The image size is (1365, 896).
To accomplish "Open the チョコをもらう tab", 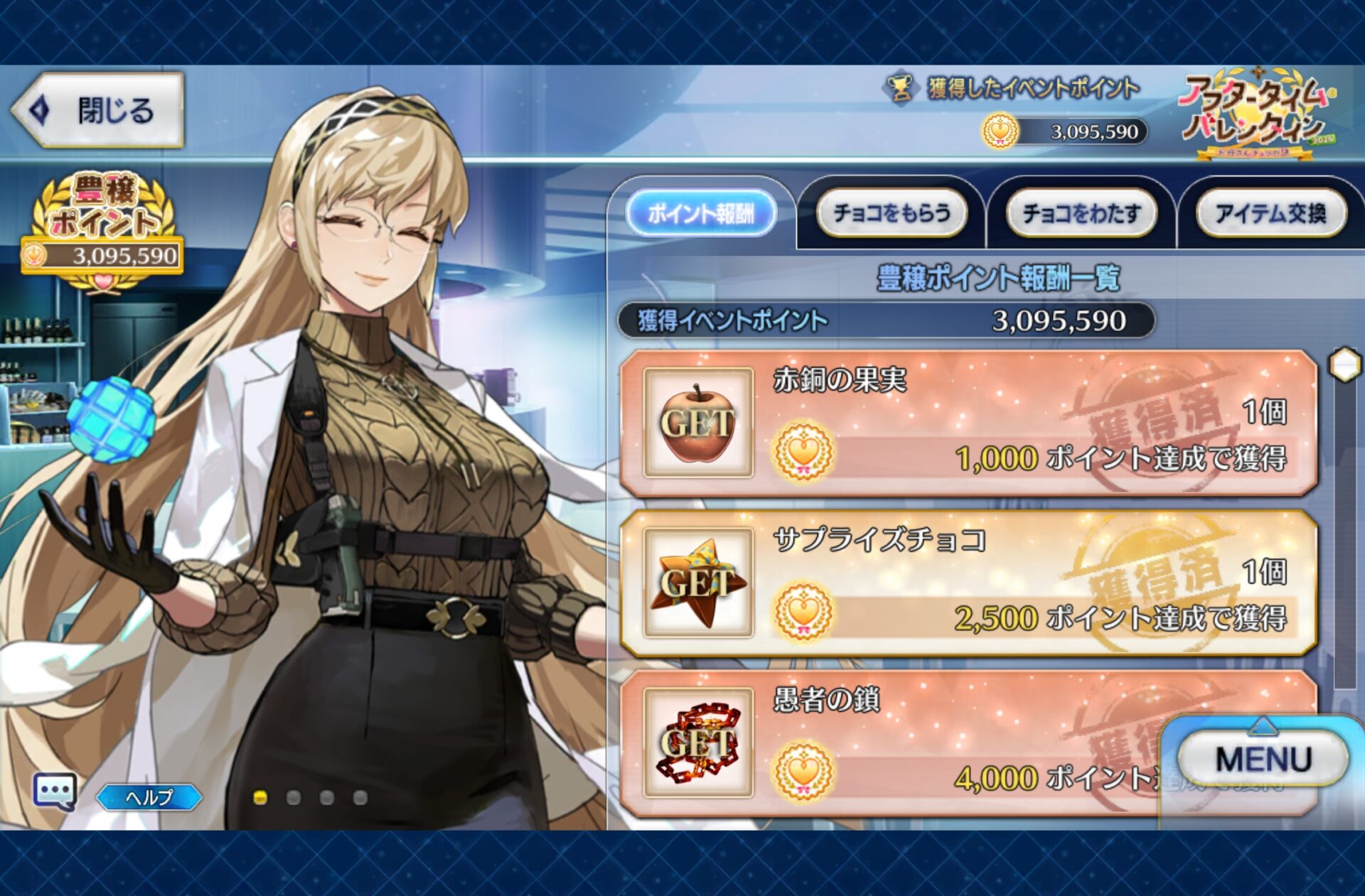I will click(x=892, y=212).
